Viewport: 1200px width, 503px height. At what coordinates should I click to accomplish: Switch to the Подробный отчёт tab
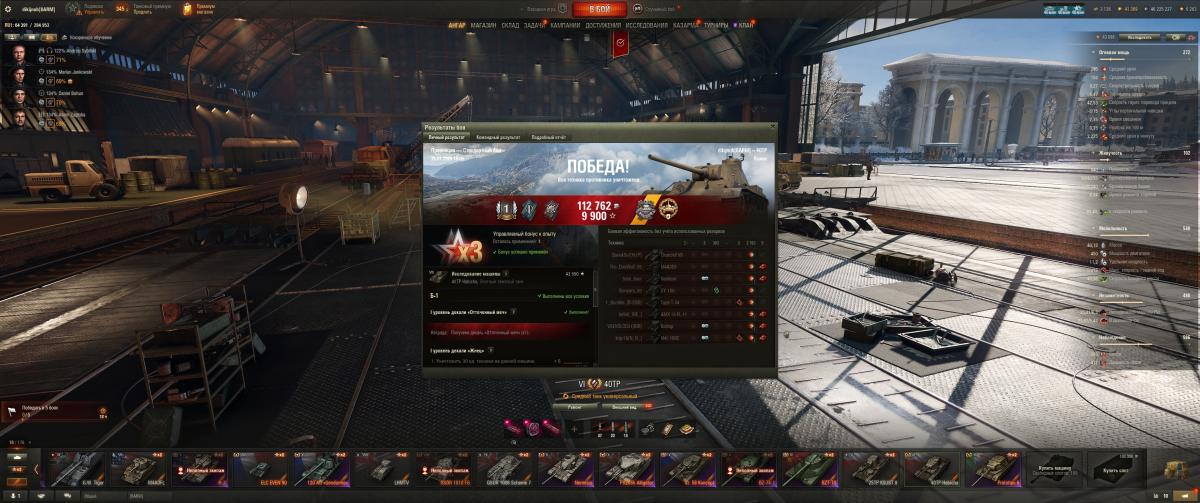[549, 136]
